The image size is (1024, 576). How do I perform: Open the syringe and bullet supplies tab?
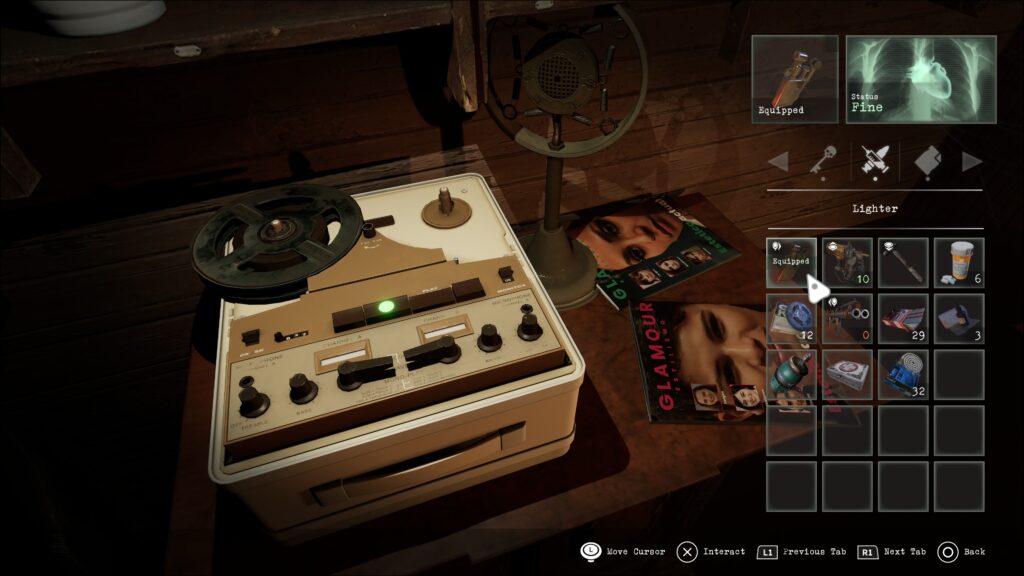(874, 161)
